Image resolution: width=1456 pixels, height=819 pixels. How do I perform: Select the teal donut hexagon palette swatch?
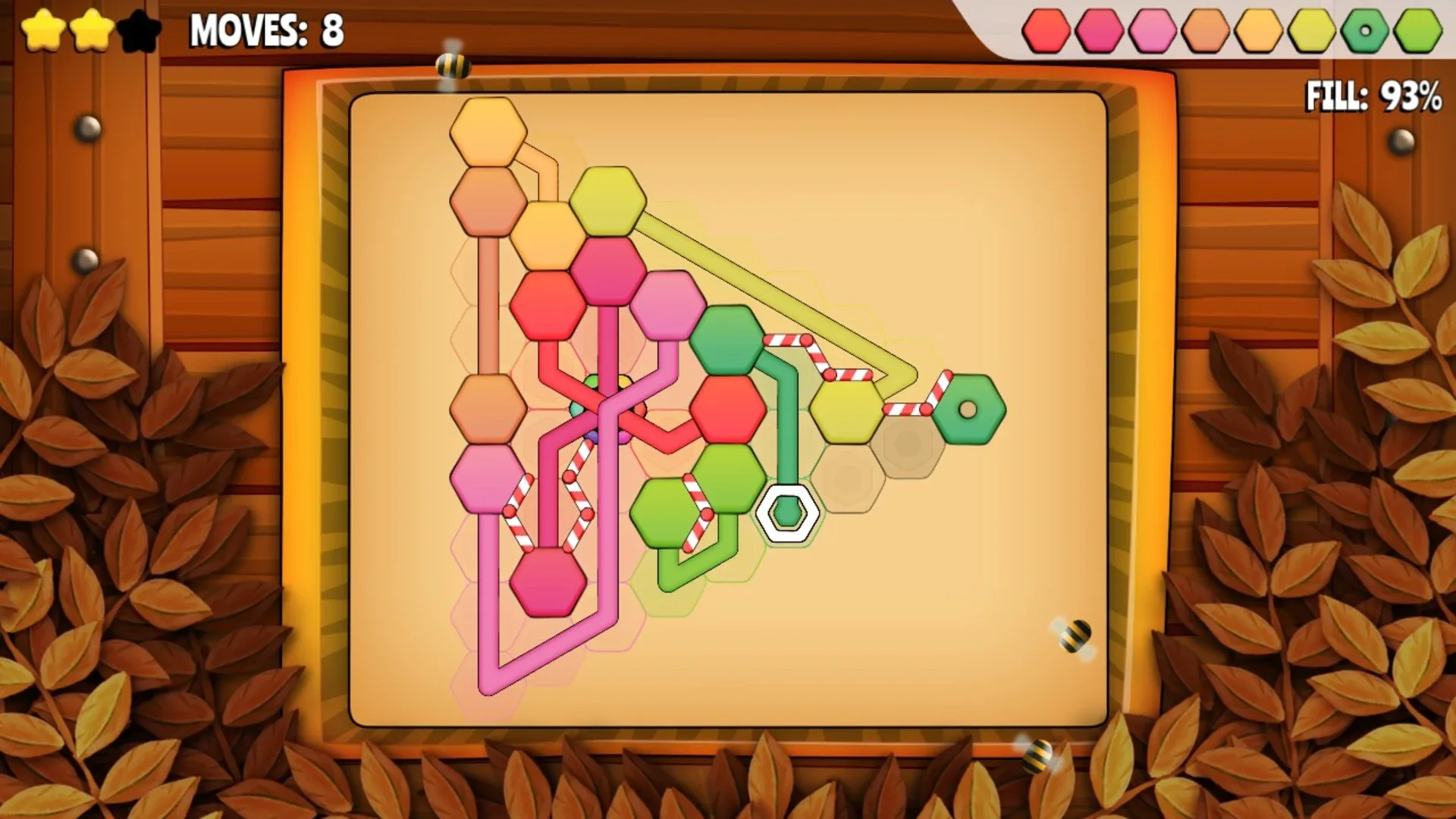coord(1364,32)
